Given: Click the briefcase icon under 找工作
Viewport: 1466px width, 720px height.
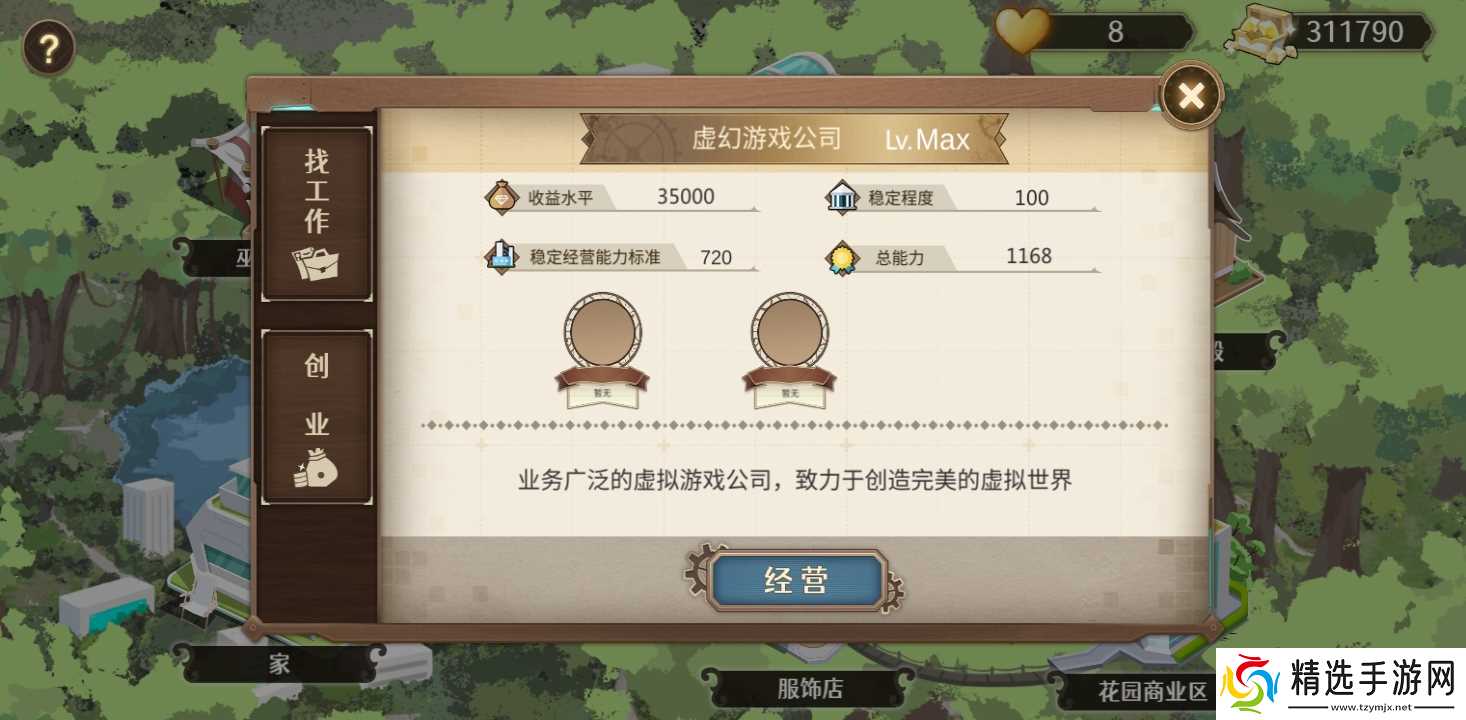Looking at the screenshot, I should click(315, 263).
